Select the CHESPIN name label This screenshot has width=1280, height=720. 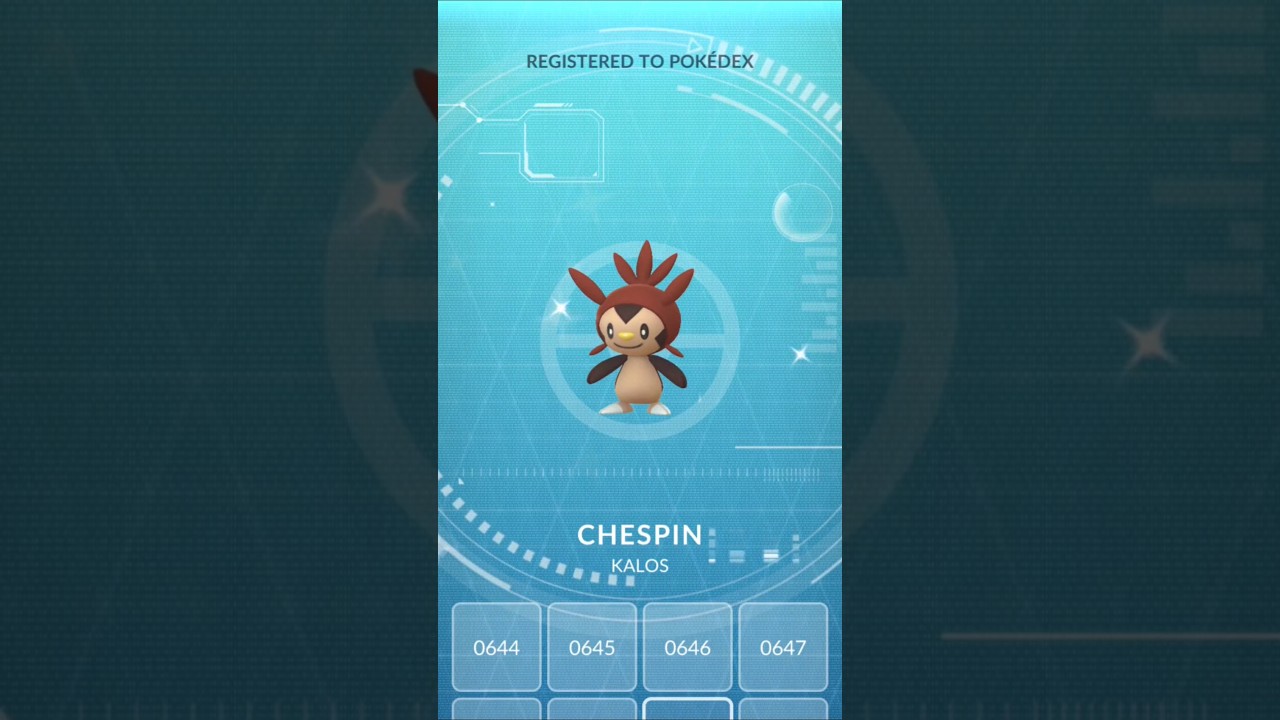640,535
